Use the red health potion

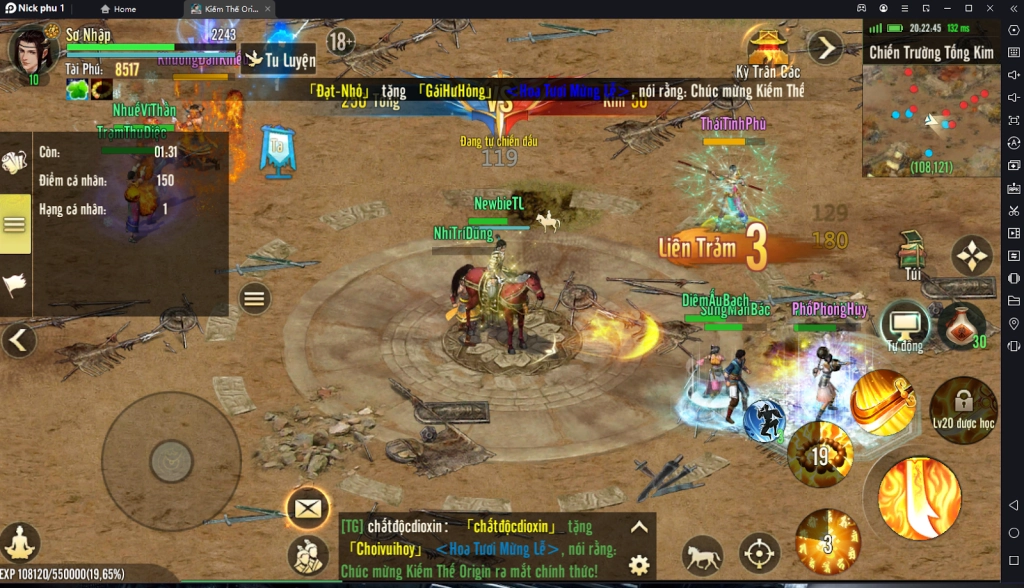961,325
